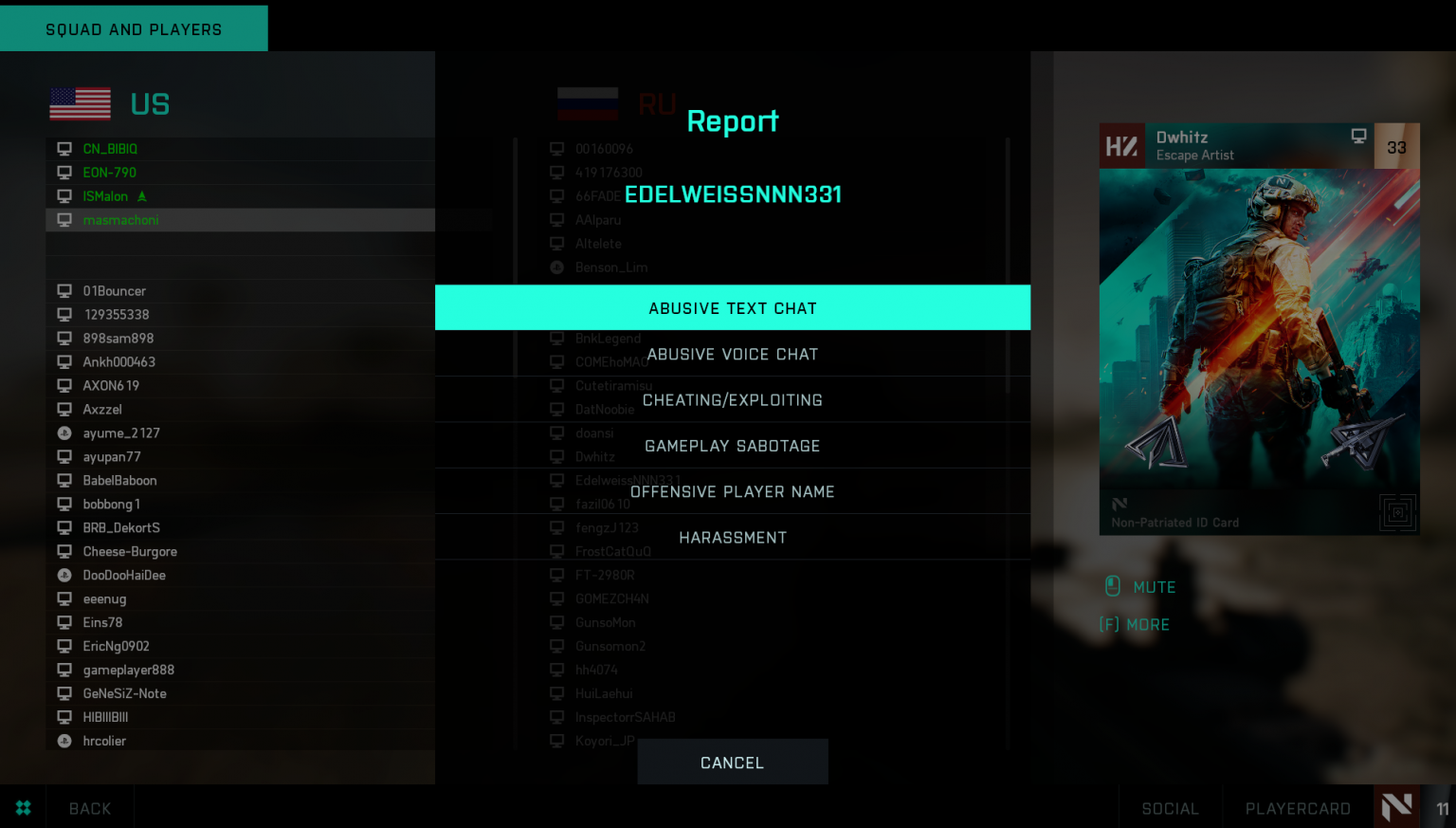The width and height of the screenshot is (1456, 828).
Task: Click the ID card scan icon on the playercard
Action: coord(1397,512)
